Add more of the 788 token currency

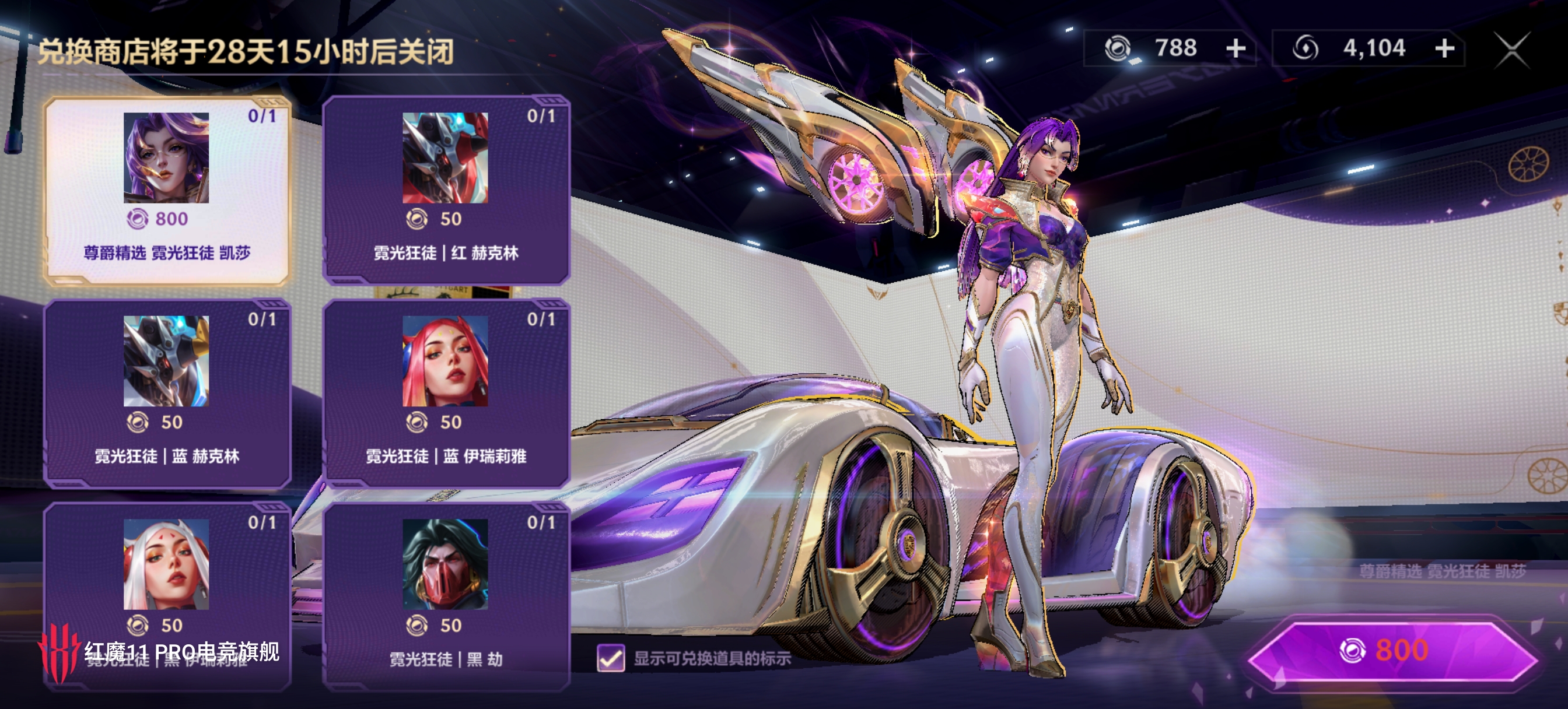(x=1235, y=48)
